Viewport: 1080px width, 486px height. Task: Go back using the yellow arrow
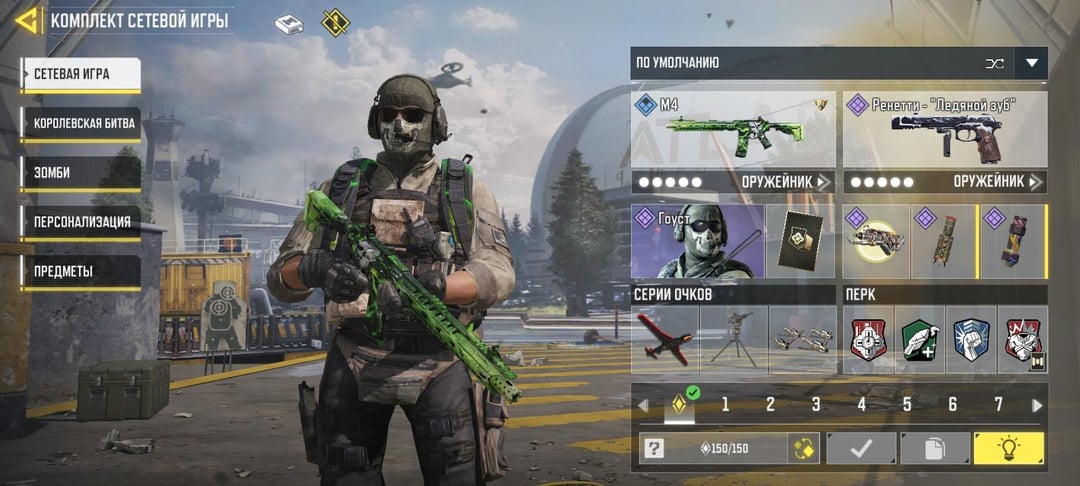click(x=27, y=20)
